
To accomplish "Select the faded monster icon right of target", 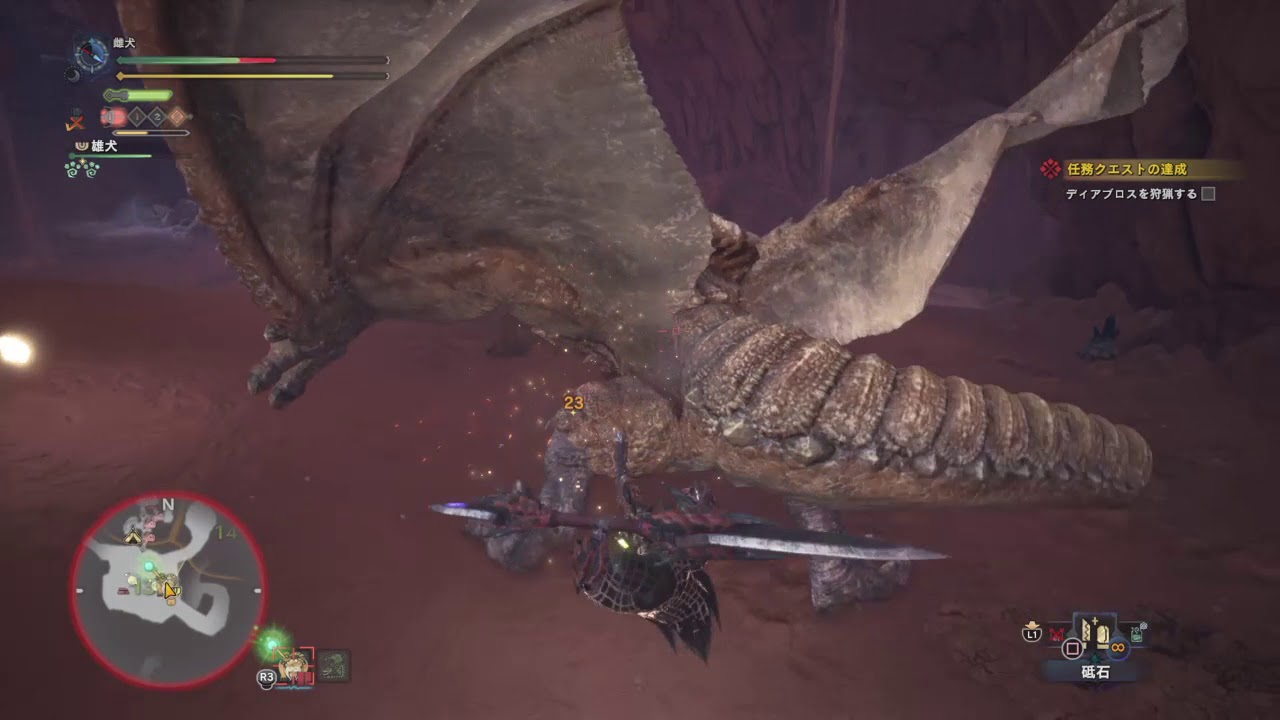I will pos(334,664).
